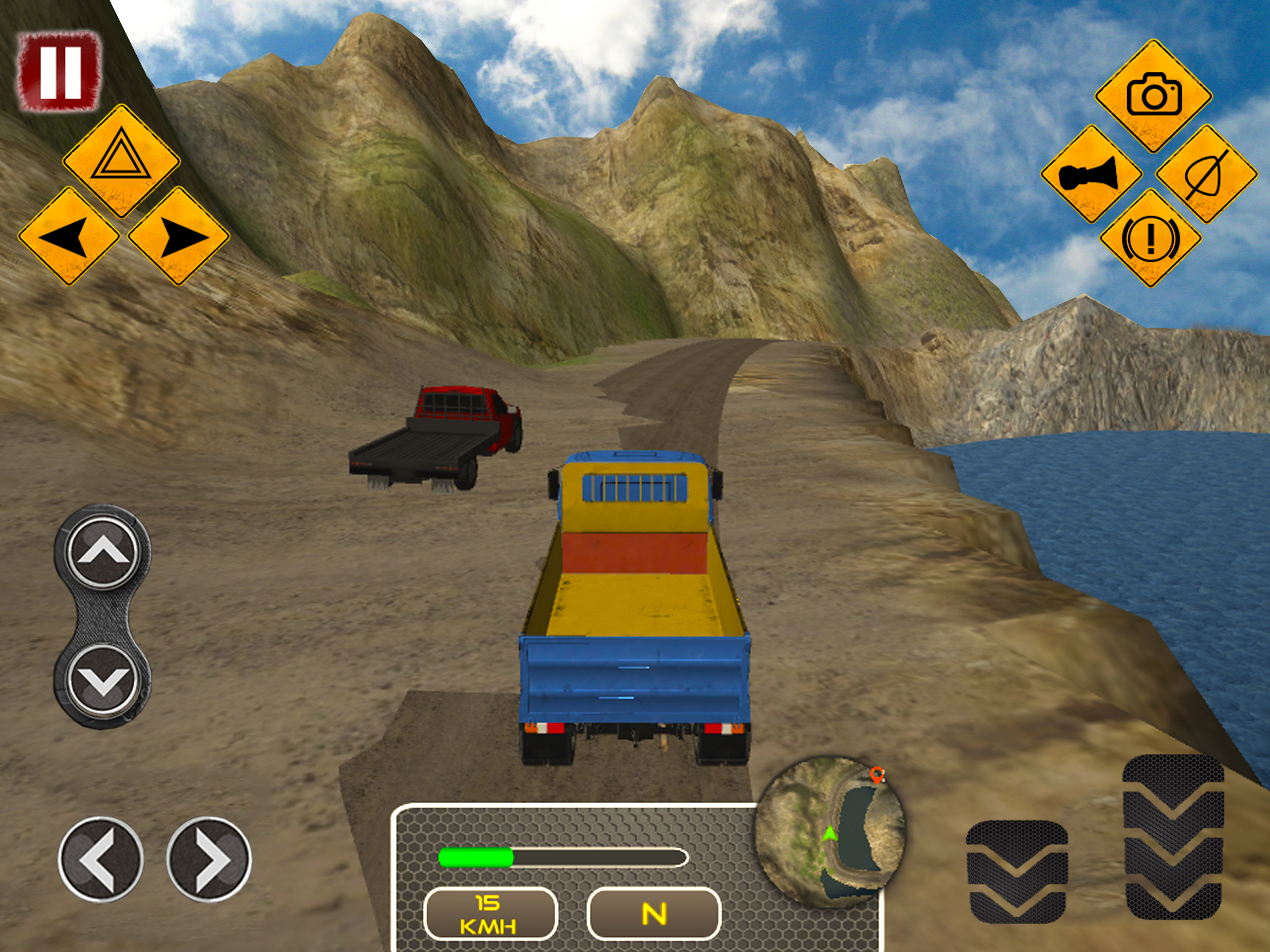The height and width of the screenshot is (952, 1270).
Task: Toggle the headlights sign
Action: point(1207,174)
